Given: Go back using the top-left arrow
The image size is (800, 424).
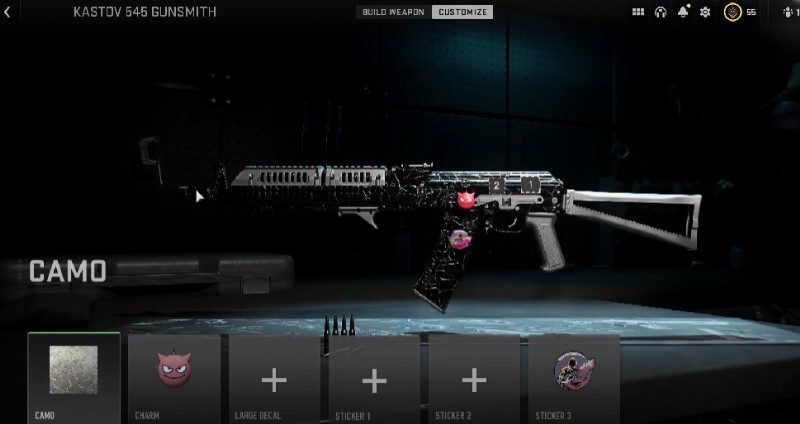Looking at the screenshot, I should (x=7, y=12).
